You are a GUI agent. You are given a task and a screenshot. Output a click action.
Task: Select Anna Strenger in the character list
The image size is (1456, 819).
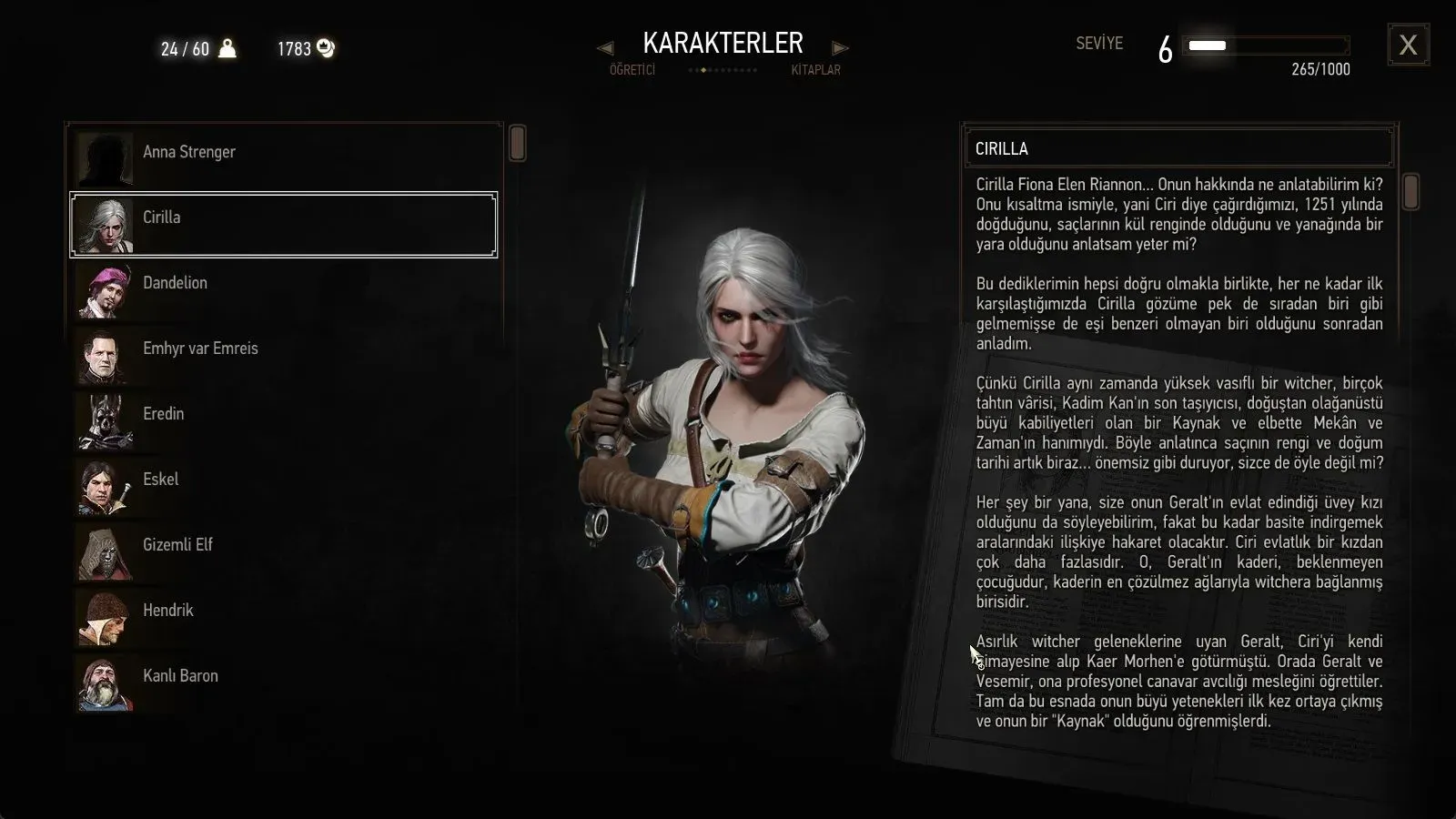click(284, 153)
